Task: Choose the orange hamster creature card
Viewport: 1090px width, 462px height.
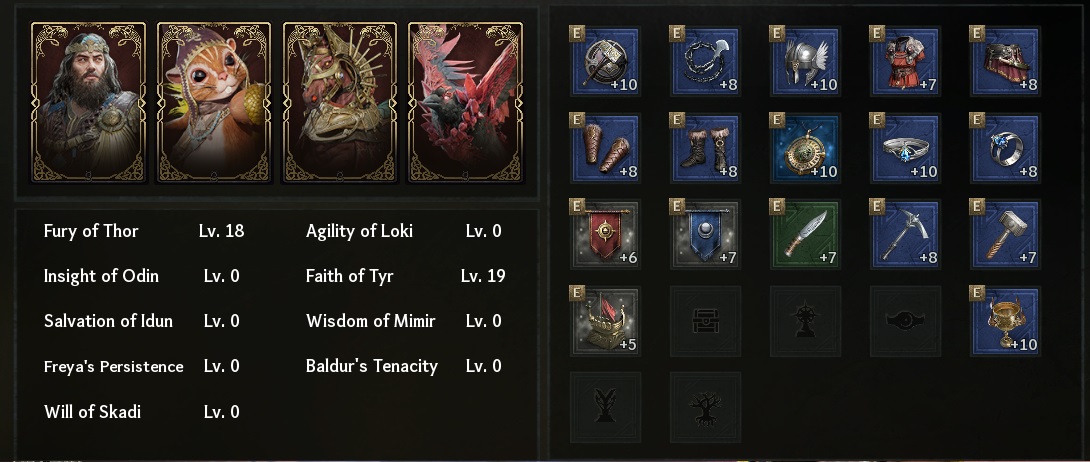Action: tap(214, 101)
